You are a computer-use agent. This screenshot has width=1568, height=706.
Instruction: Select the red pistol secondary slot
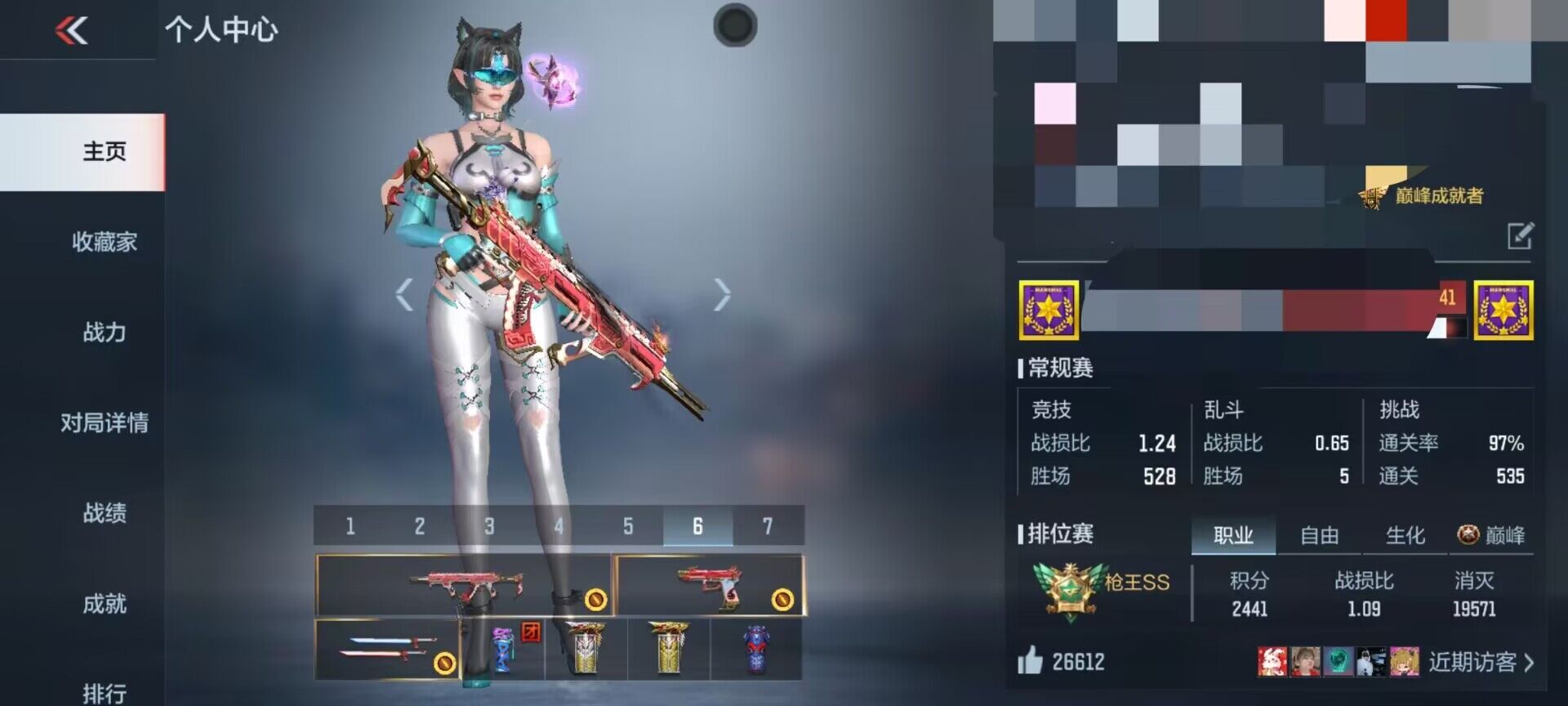coord(709,585)
